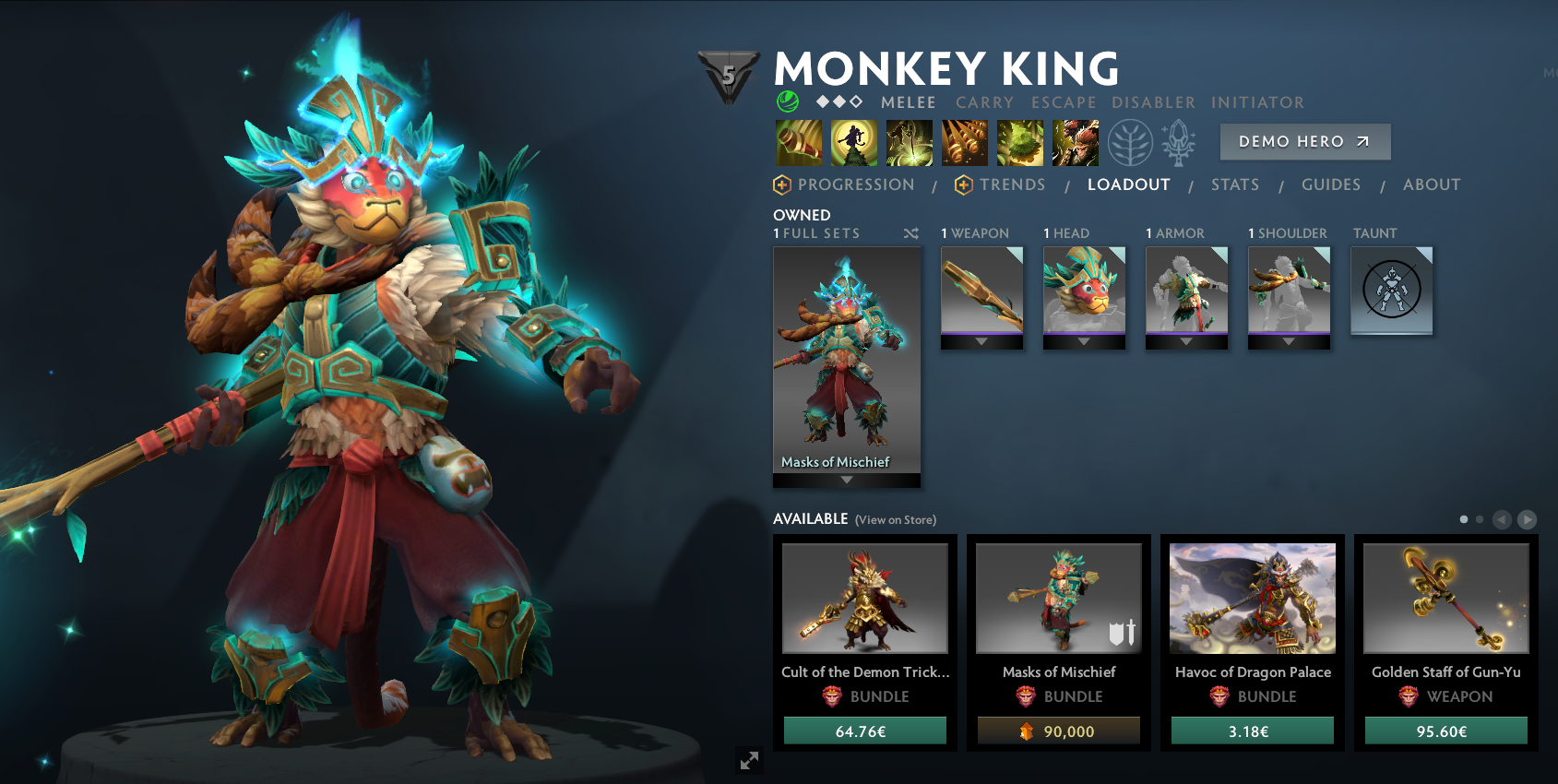Open the View on Store link
This screenshot has height=784, width=1558.
[895, 520]
